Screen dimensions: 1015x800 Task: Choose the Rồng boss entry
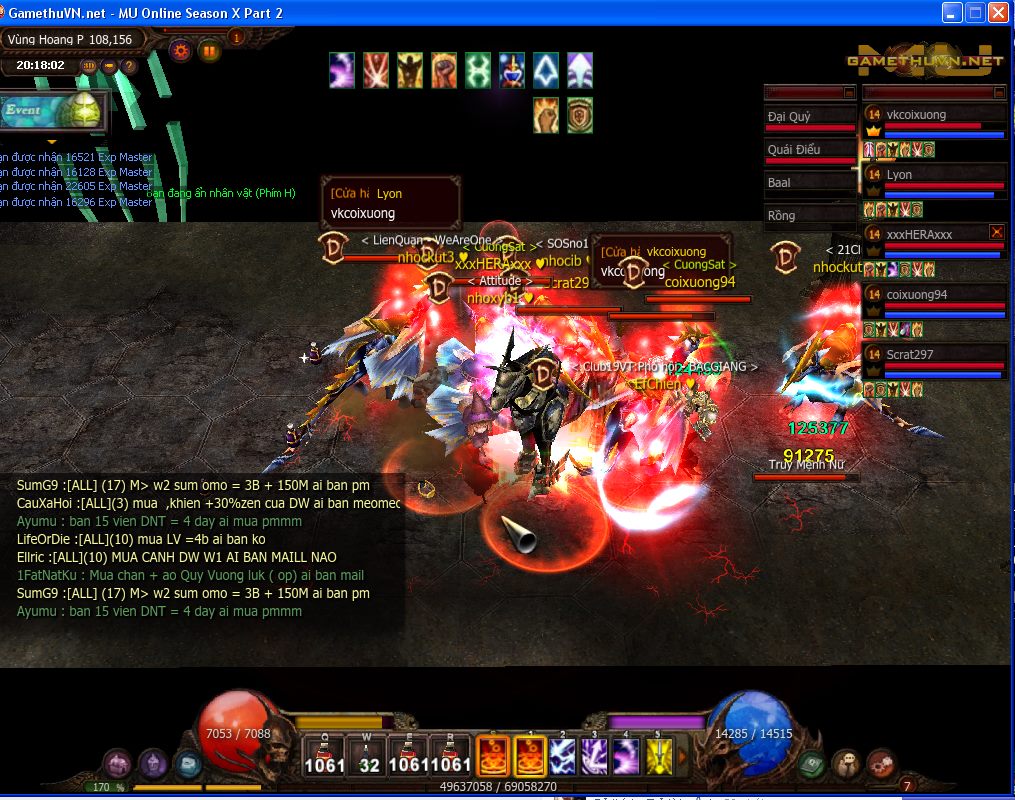tap(810, 216)
